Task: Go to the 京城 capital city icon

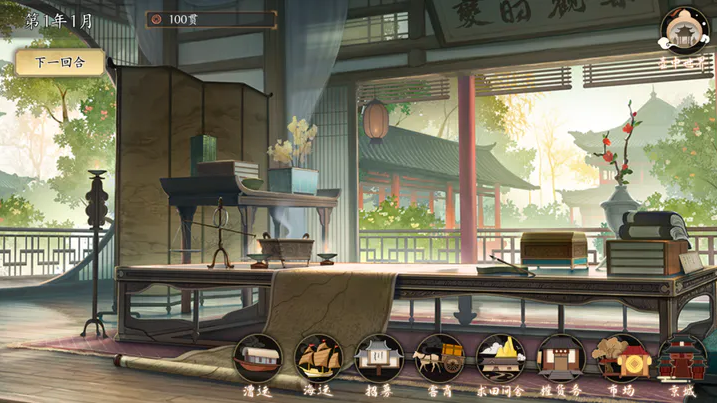Action: pyautogui.click(x=682, y=359)
